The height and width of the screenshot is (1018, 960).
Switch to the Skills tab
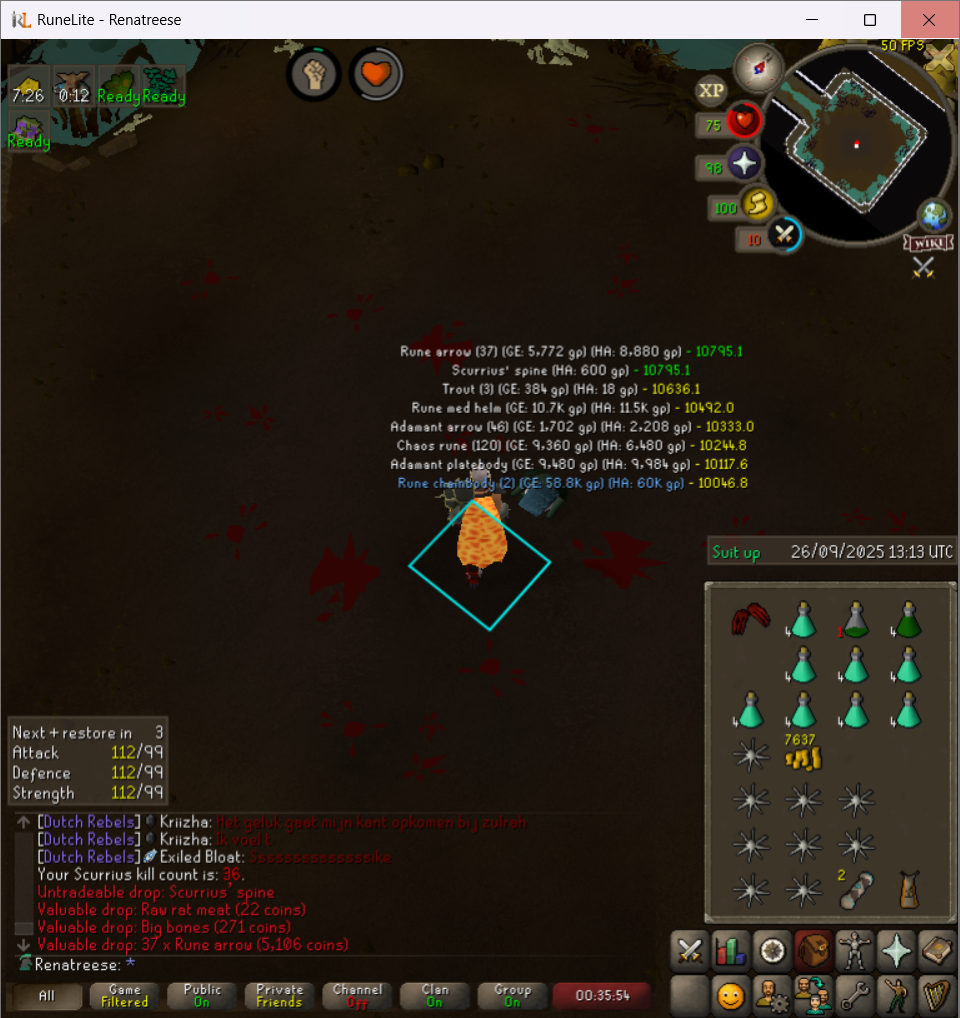733,951
